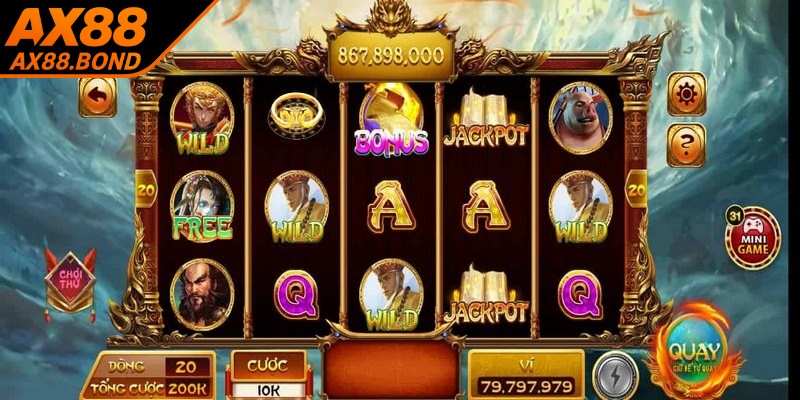Change the Dòng paylines count
This screenshot has width=800, height=400.
[187, 367]
